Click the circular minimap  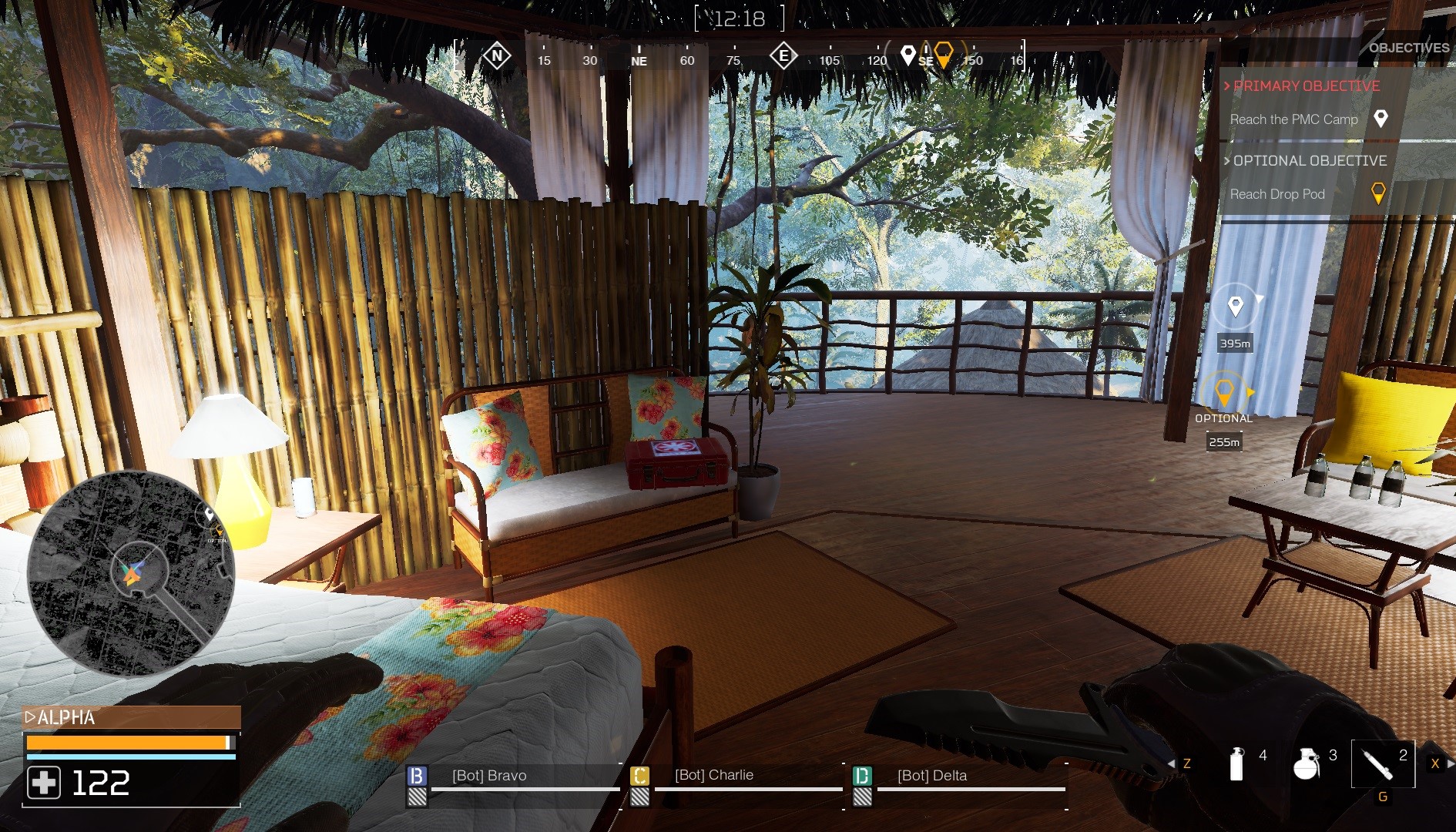click(x=131, y=572)
